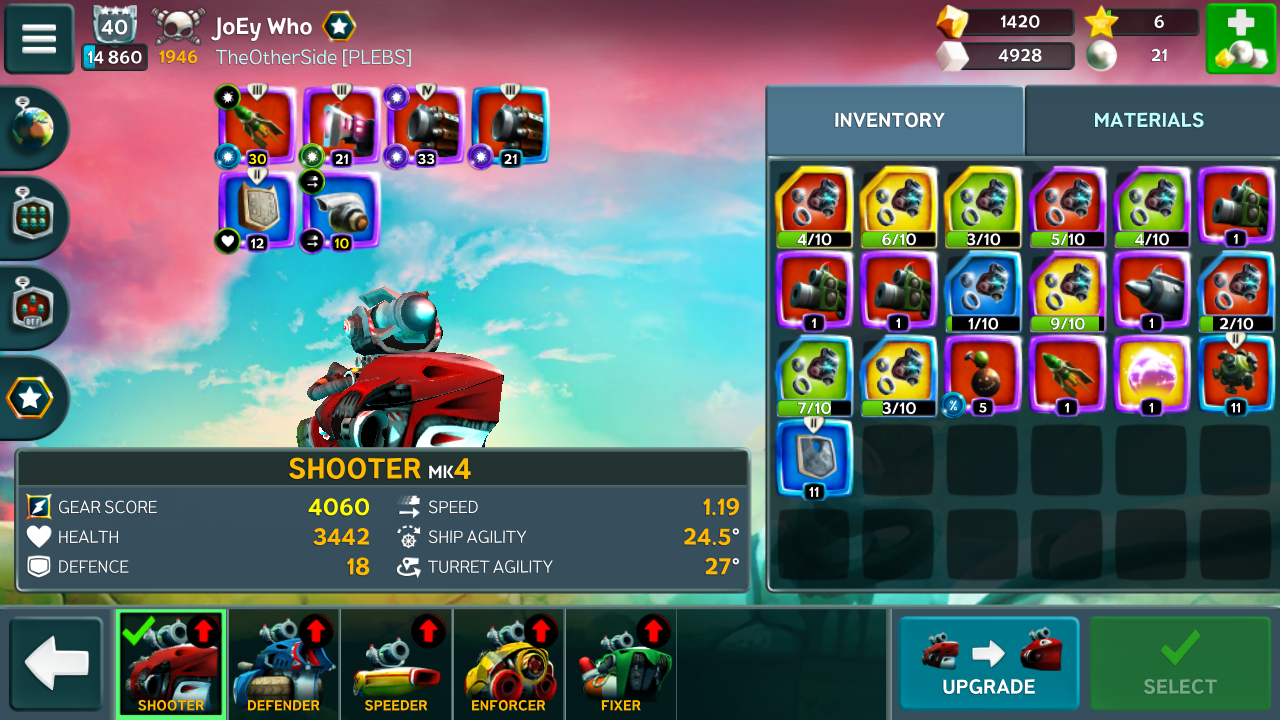
Task: Open the star badge side tab
Action: tap(30, 398)
